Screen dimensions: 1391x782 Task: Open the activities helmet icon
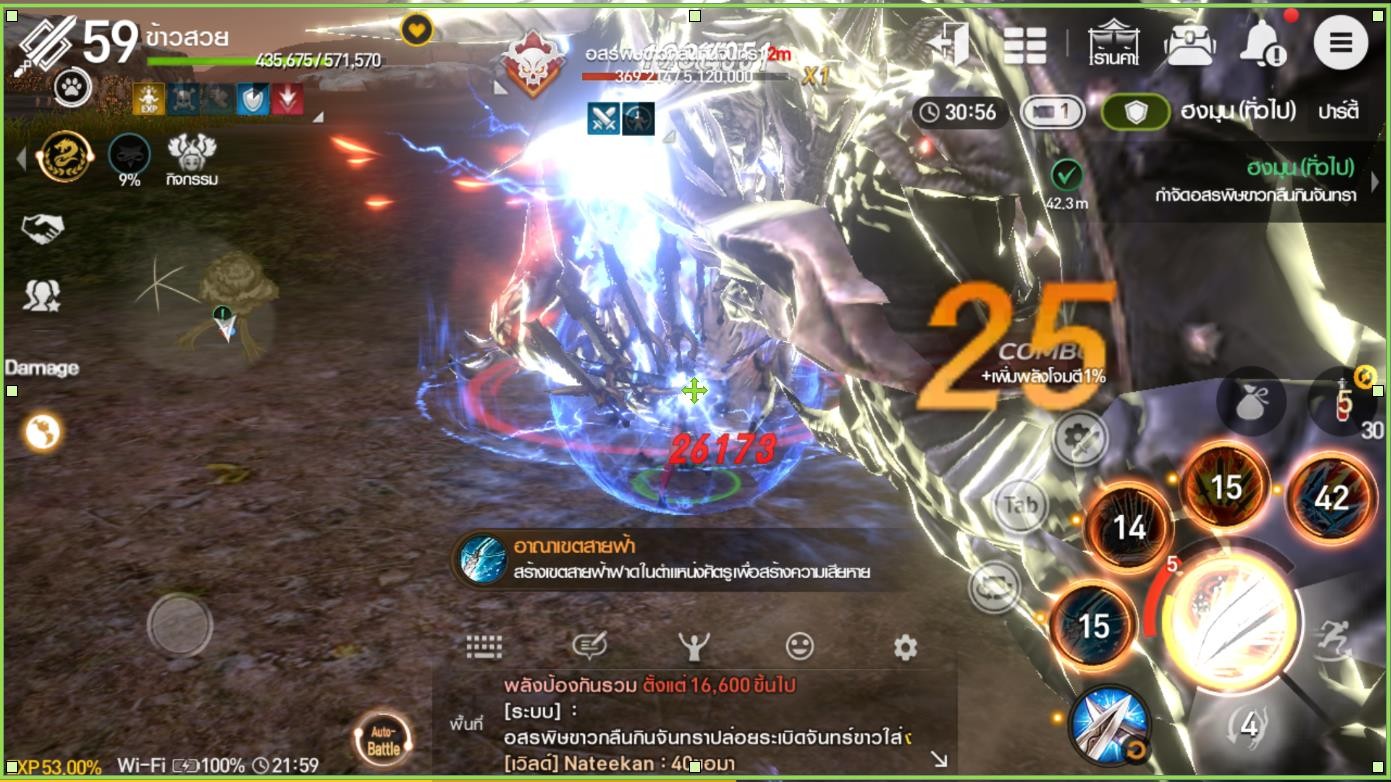[192, 158]
